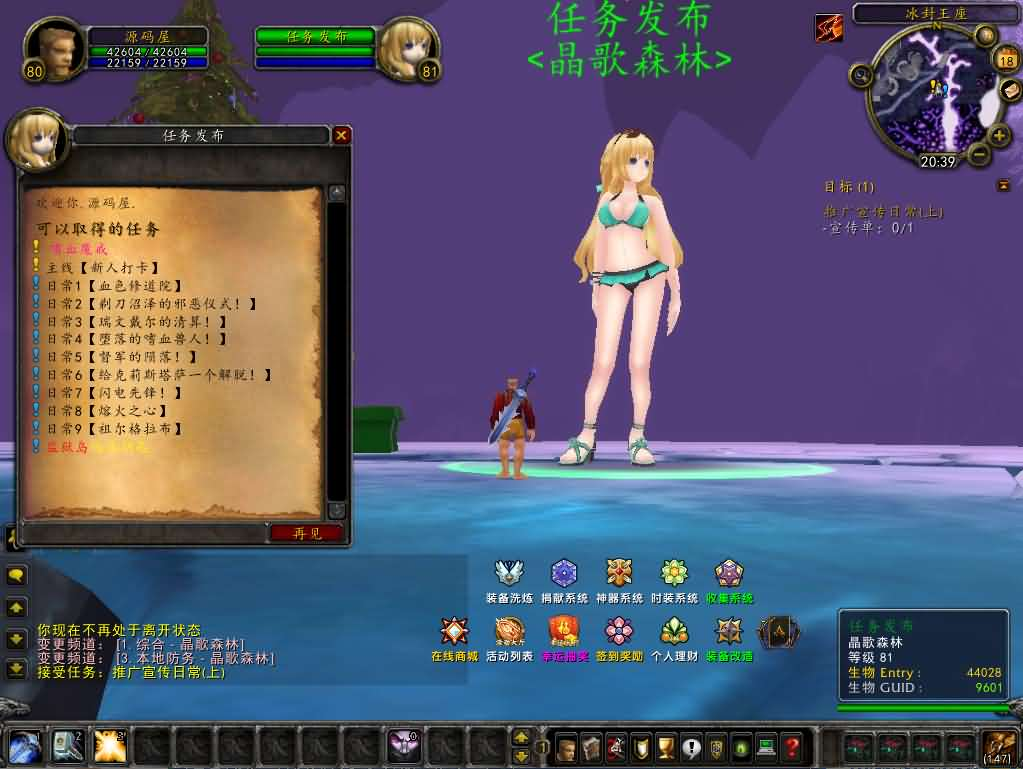Open the 个人理财 personal finance icon
Image resolution: width=1023 pixels, height=769 pixels.
tap(674, 632)
